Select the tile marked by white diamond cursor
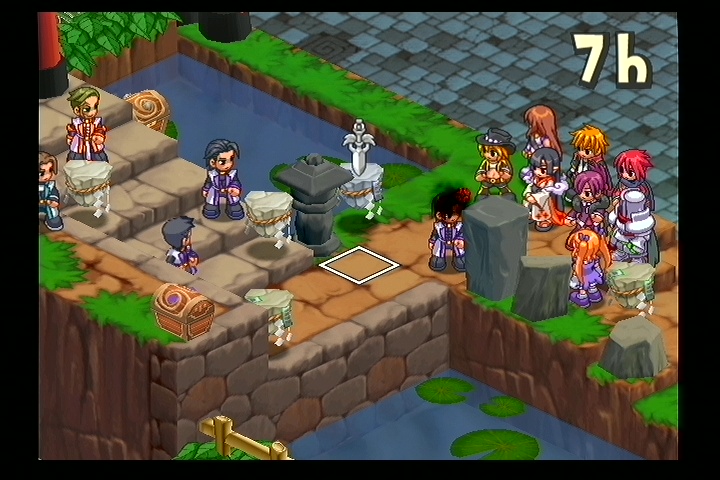 tap(359, 266)
